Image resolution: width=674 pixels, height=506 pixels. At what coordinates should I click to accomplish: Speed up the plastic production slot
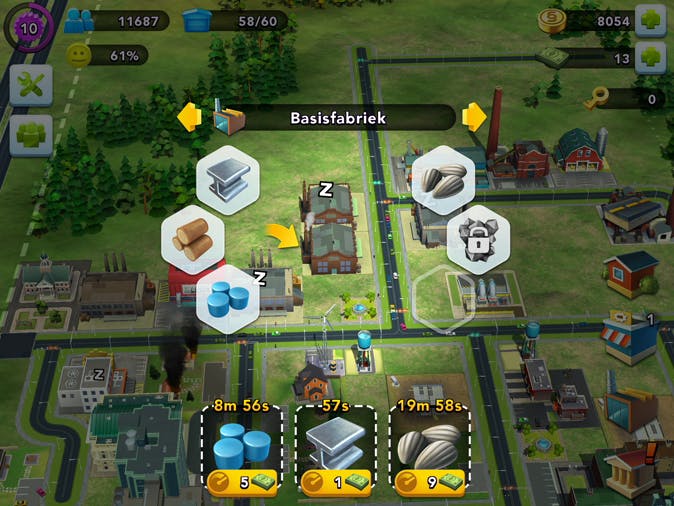[242, 482]
